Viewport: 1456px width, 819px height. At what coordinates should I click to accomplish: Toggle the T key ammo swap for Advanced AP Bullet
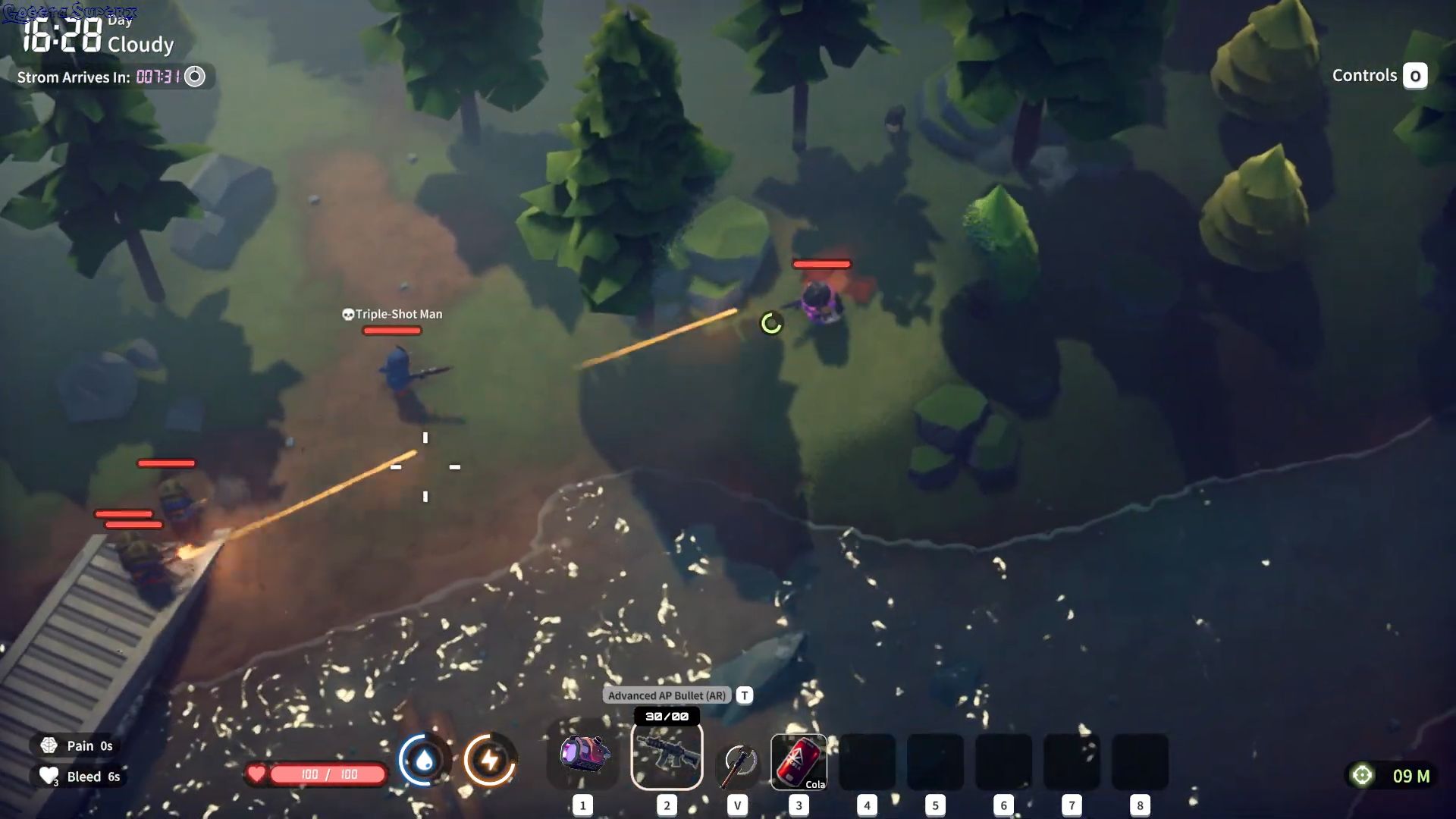coord(744,695)
